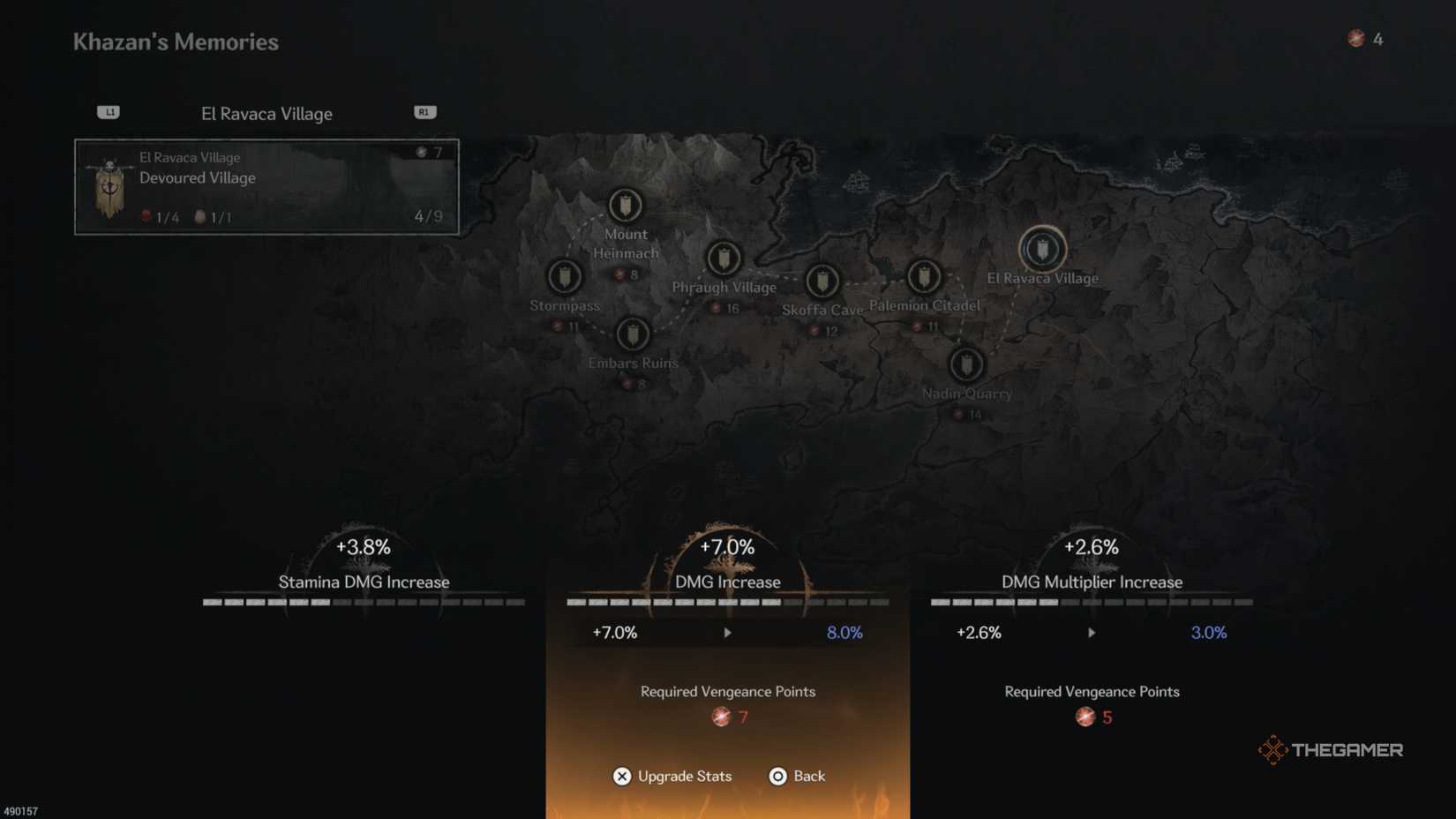Click the Vengeance Points counter showing 4
1456x819 pixels.
(1362, 39)
